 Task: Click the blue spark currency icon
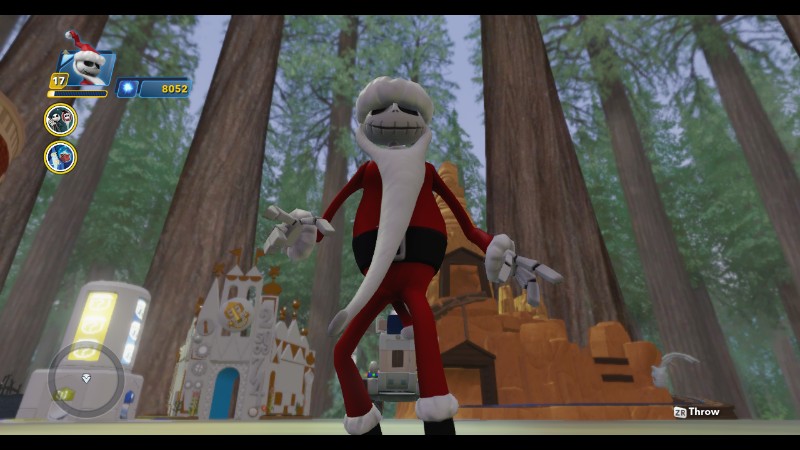point(127,88)
